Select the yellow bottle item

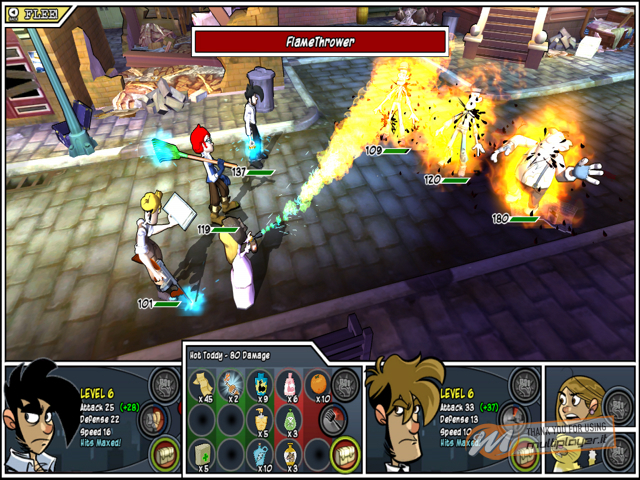(x=260, y=419)
